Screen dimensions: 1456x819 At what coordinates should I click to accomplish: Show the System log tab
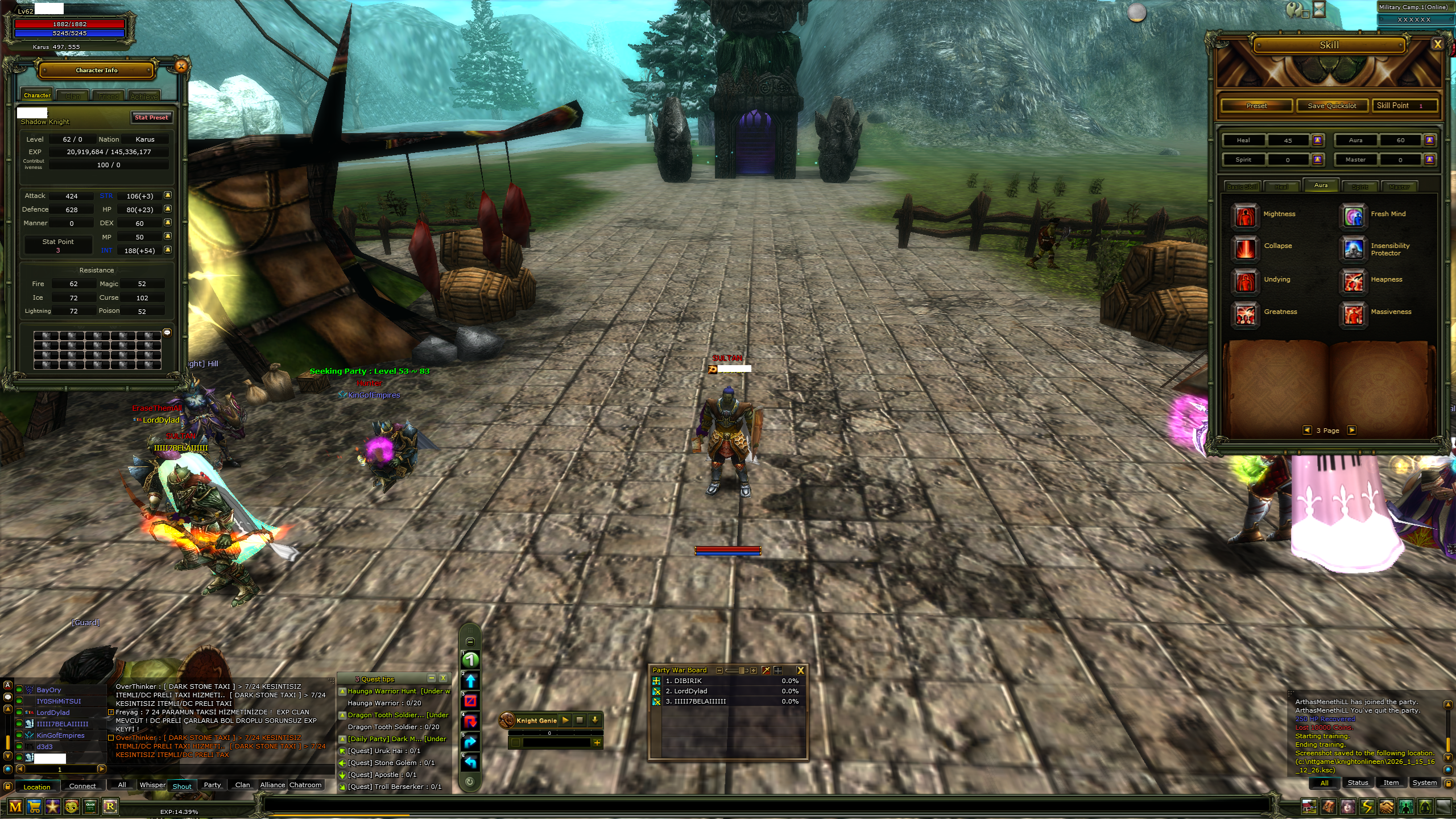pyautogui.click(x=1424, y=783)
